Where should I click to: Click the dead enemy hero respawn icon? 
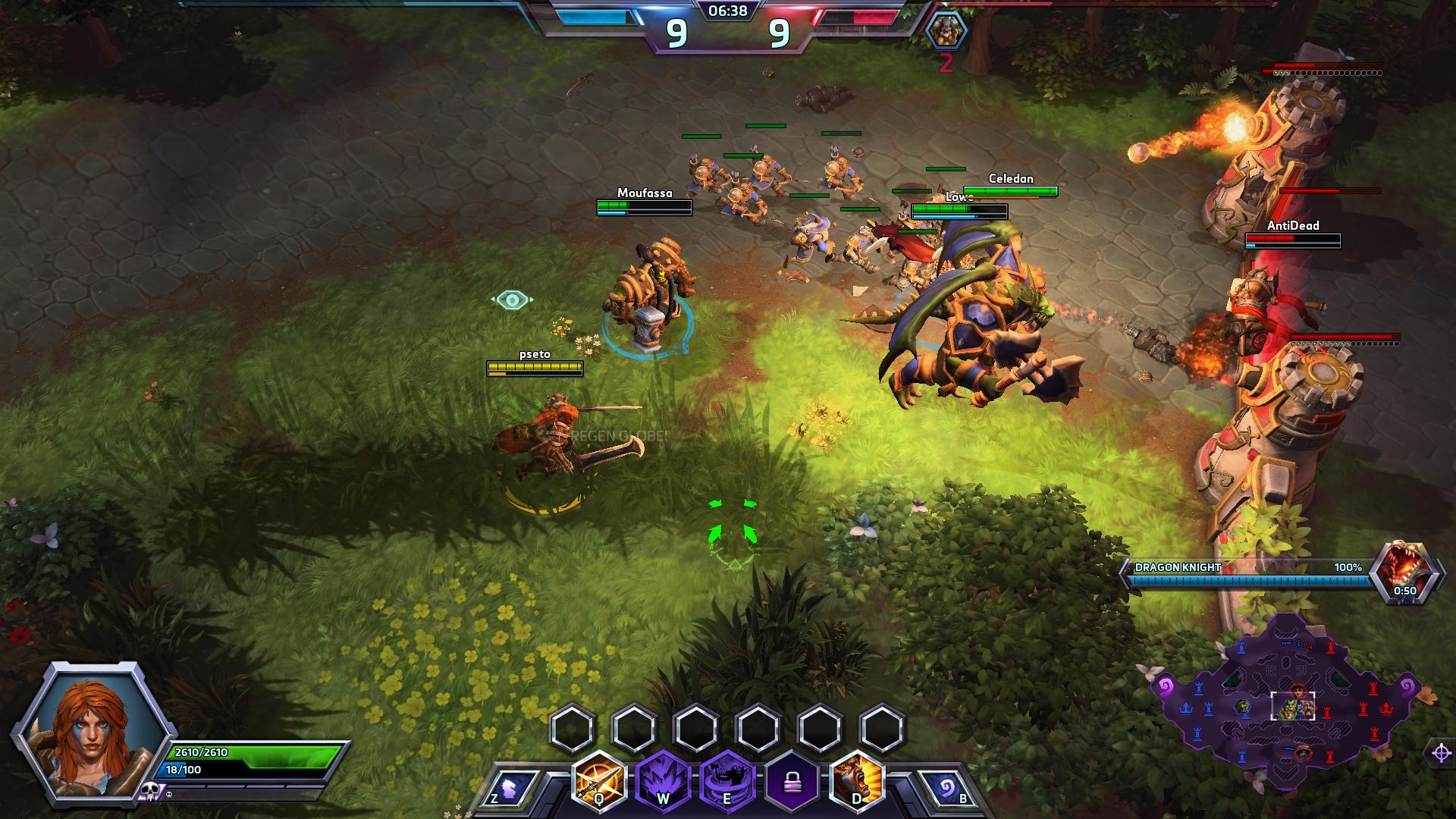pos(946,31)
